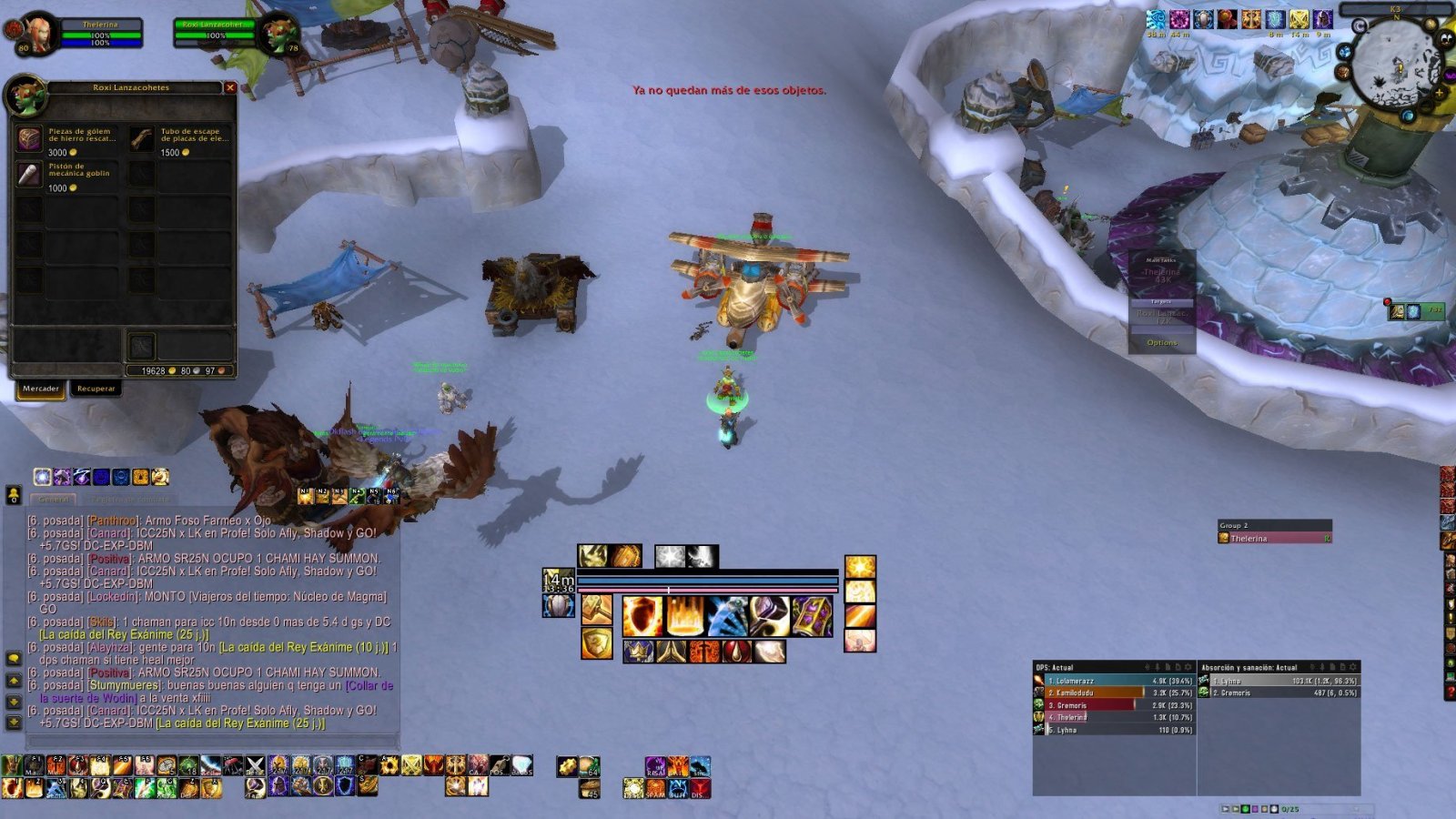Image resolution: width=1456 pixels, height=819 pixels.
Task: Cast the golden hammer ability
Action: pos(597,610)
